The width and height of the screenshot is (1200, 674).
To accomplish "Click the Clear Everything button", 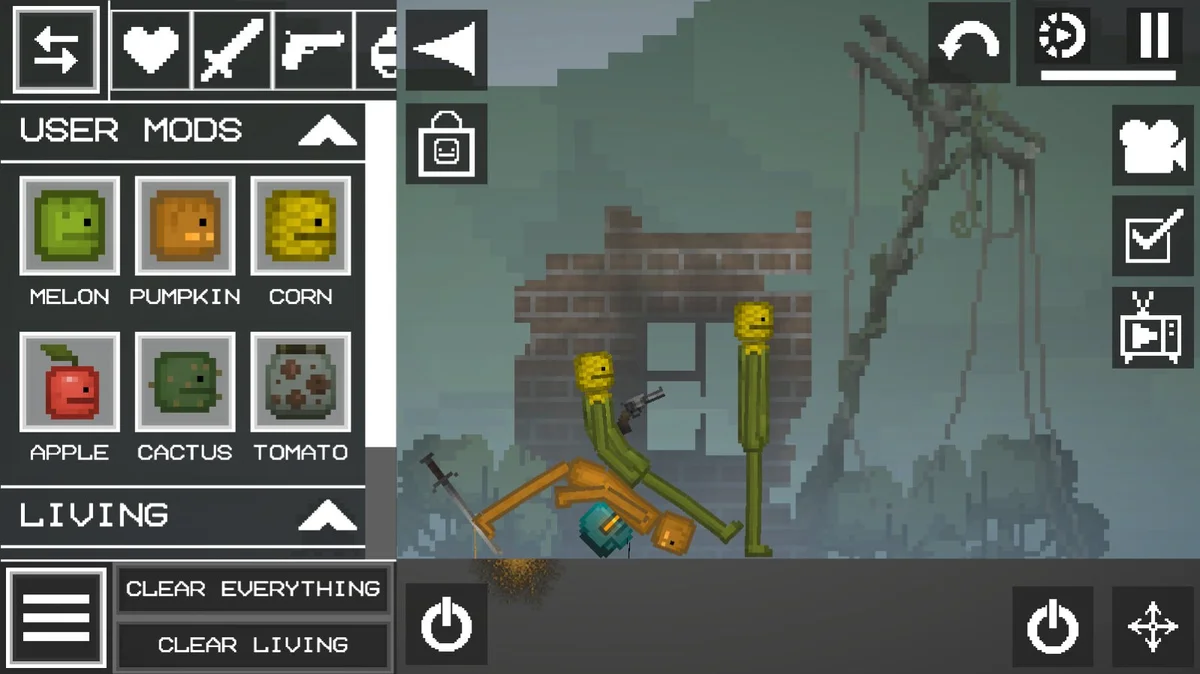I will tap(252, 588).
